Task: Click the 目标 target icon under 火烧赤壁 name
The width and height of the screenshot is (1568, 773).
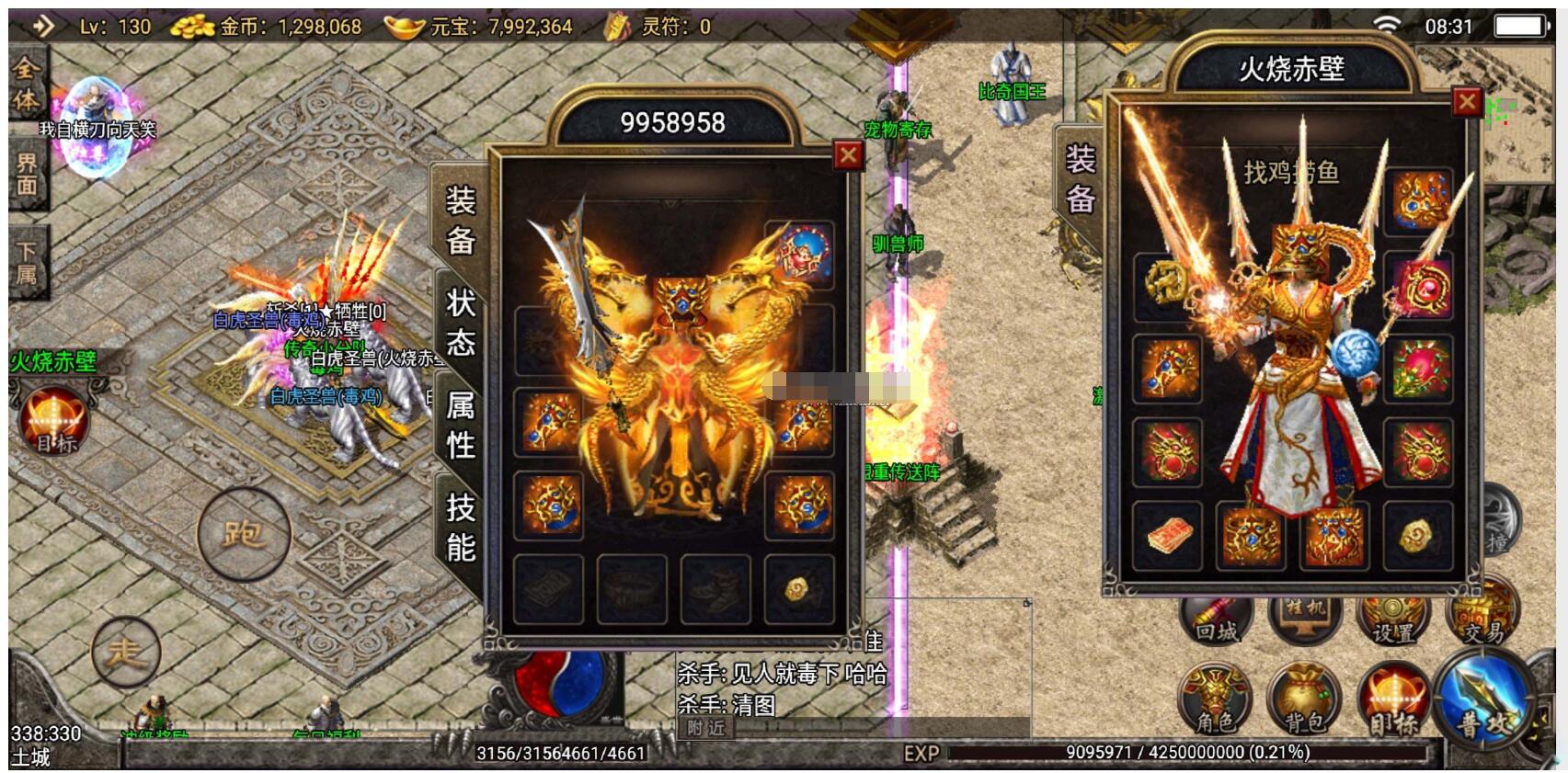Action: click(54, 422)
